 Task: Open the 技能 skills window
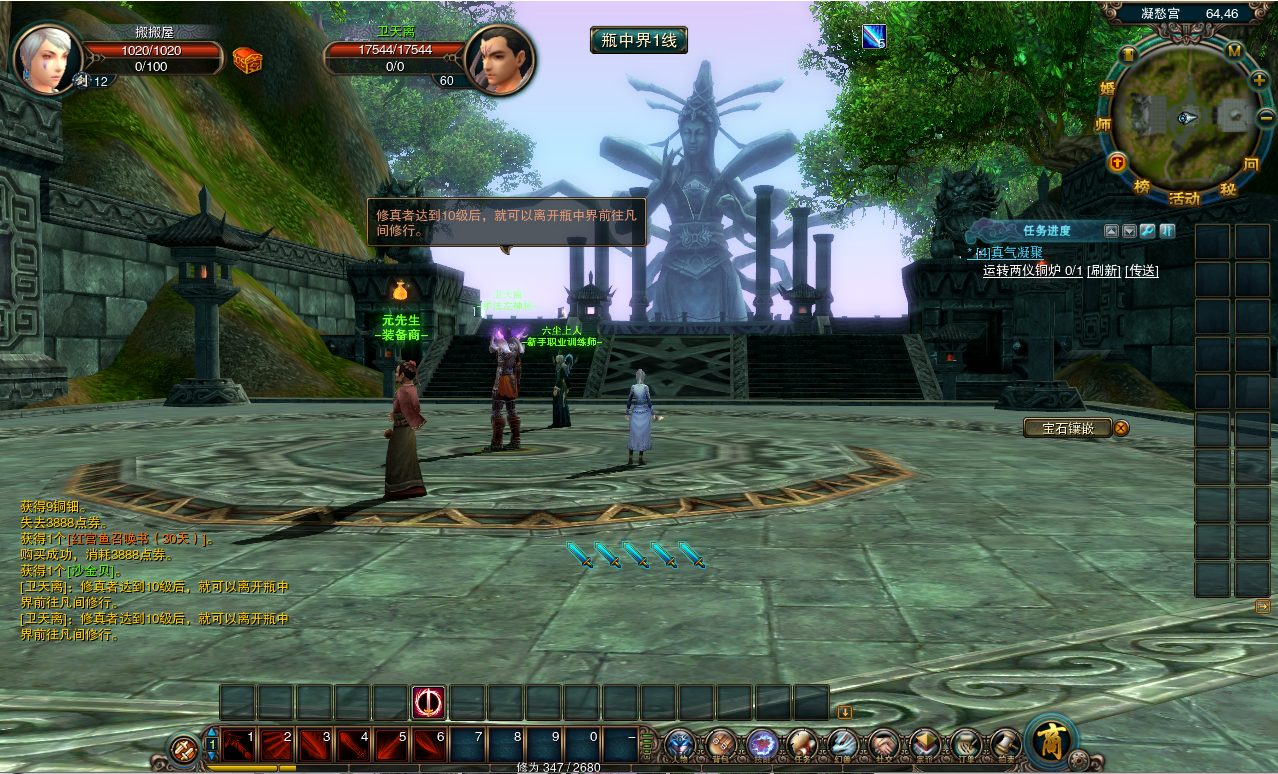point(762,744)
